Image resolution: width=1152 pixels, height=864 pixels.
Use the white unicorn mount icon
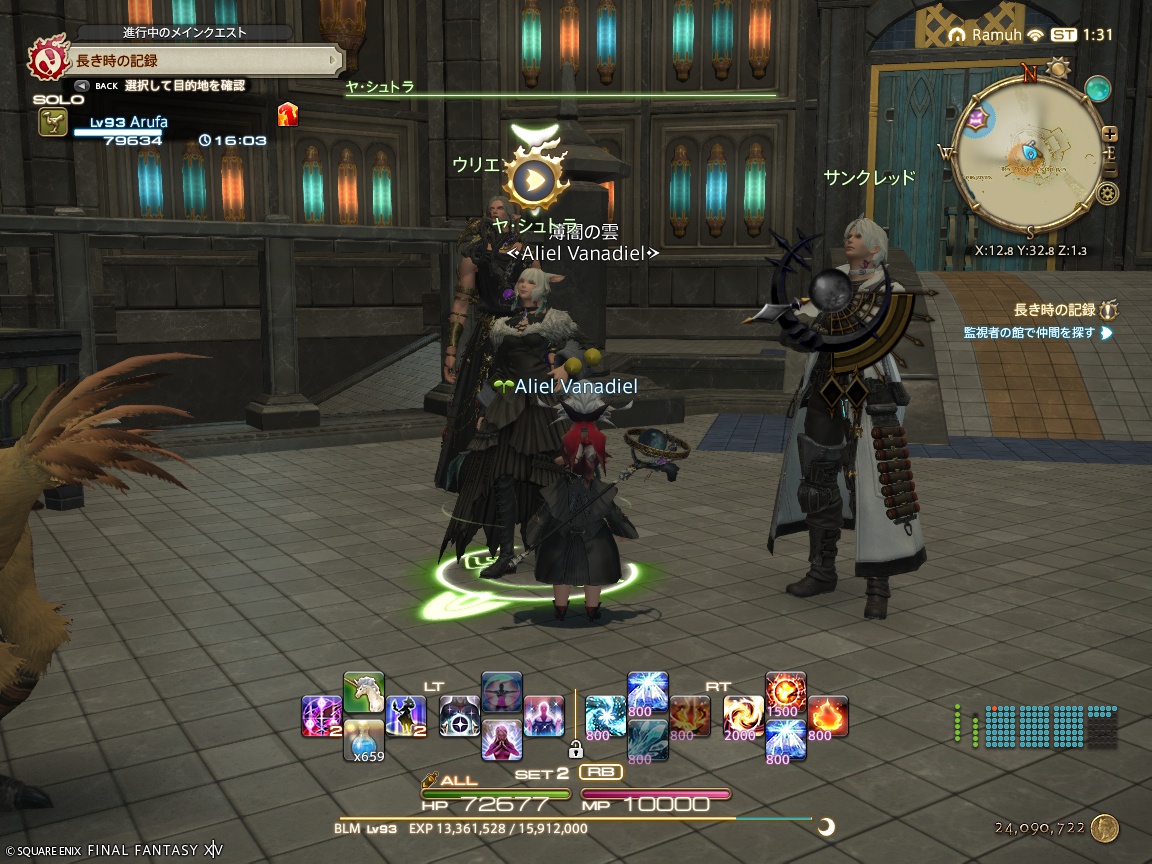click(364, 692)
